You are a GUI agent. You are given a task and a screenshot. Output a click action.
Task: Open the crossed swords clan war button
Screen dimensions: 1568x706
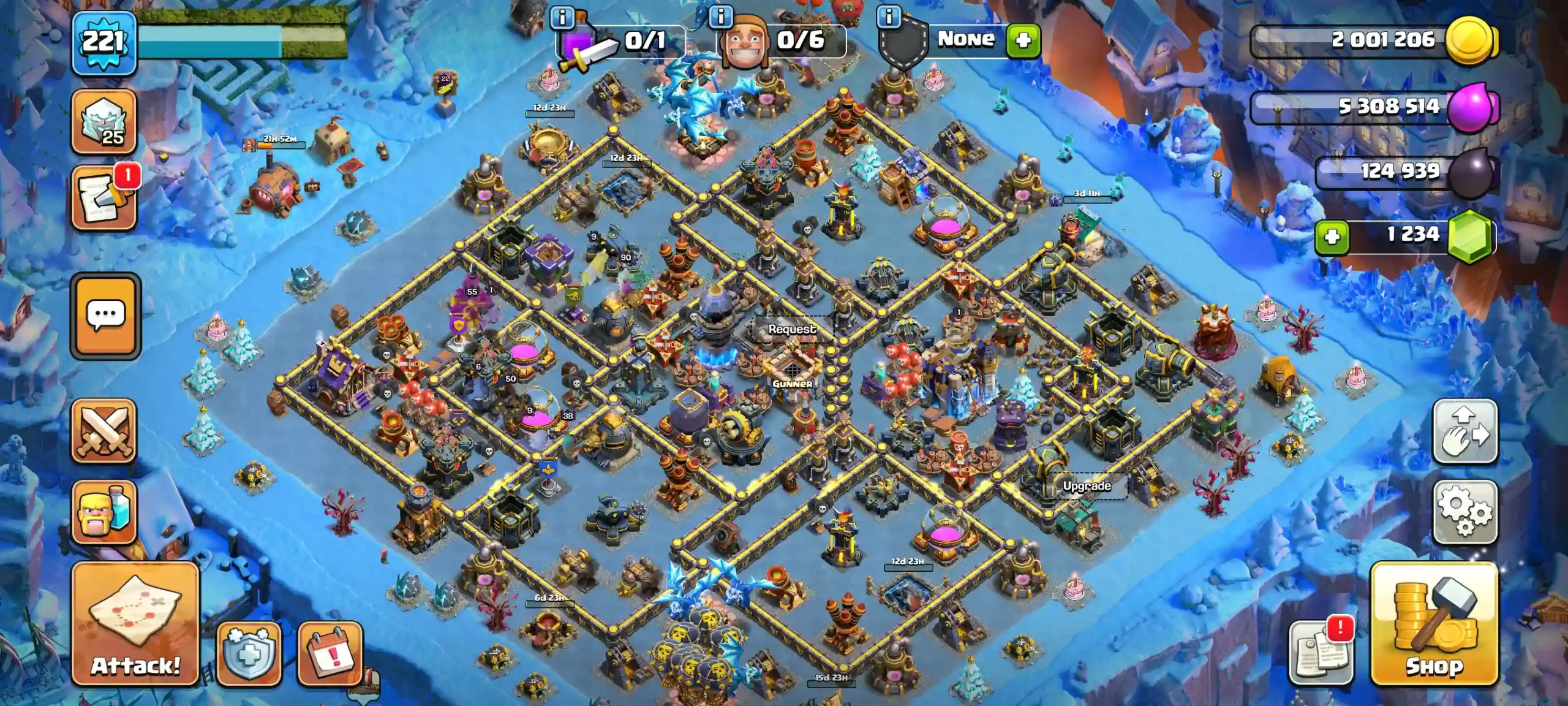click(x=104, y=431)
